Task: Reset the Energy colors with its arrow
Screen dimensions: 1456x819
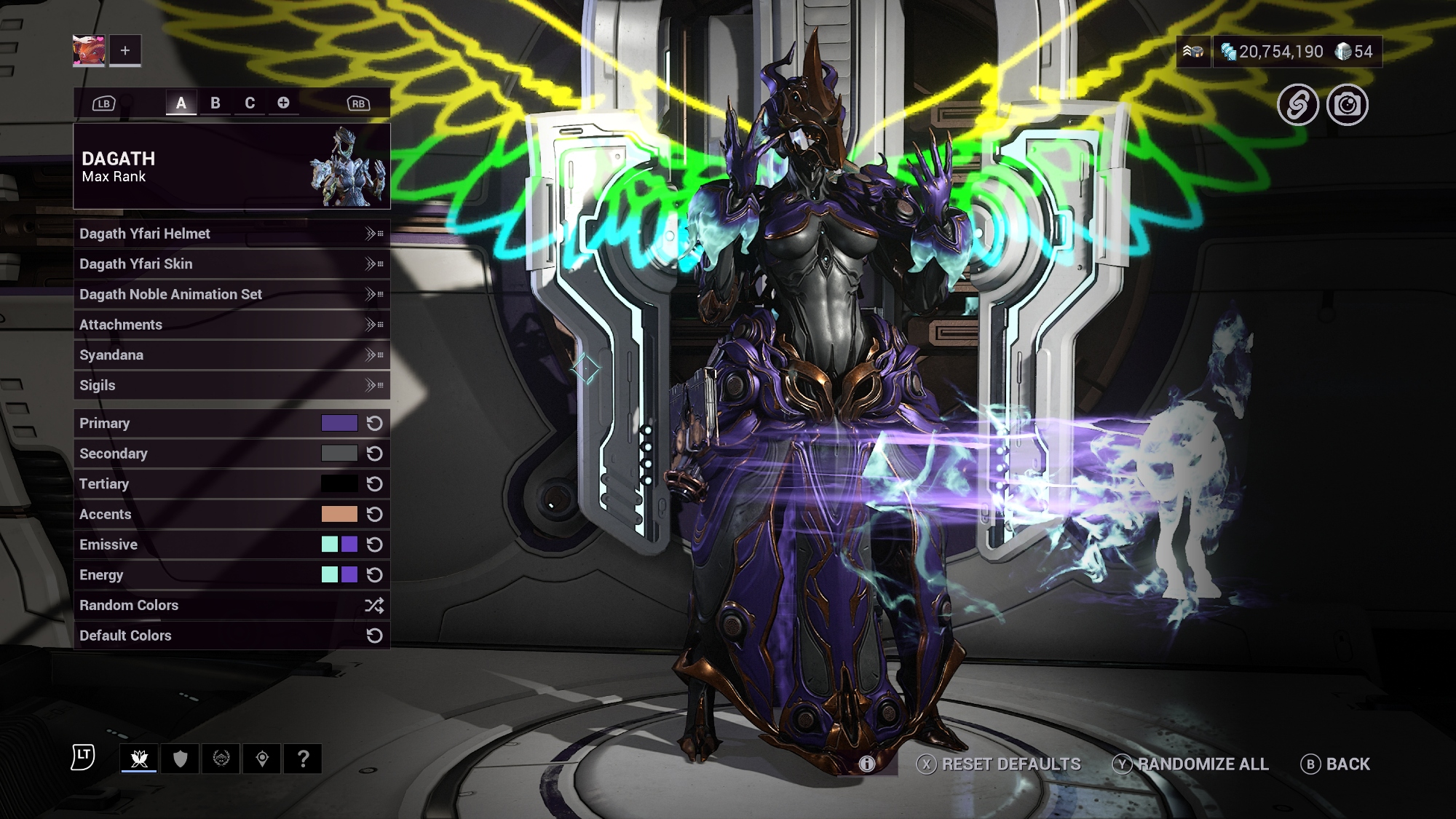Action: [374, 575]
